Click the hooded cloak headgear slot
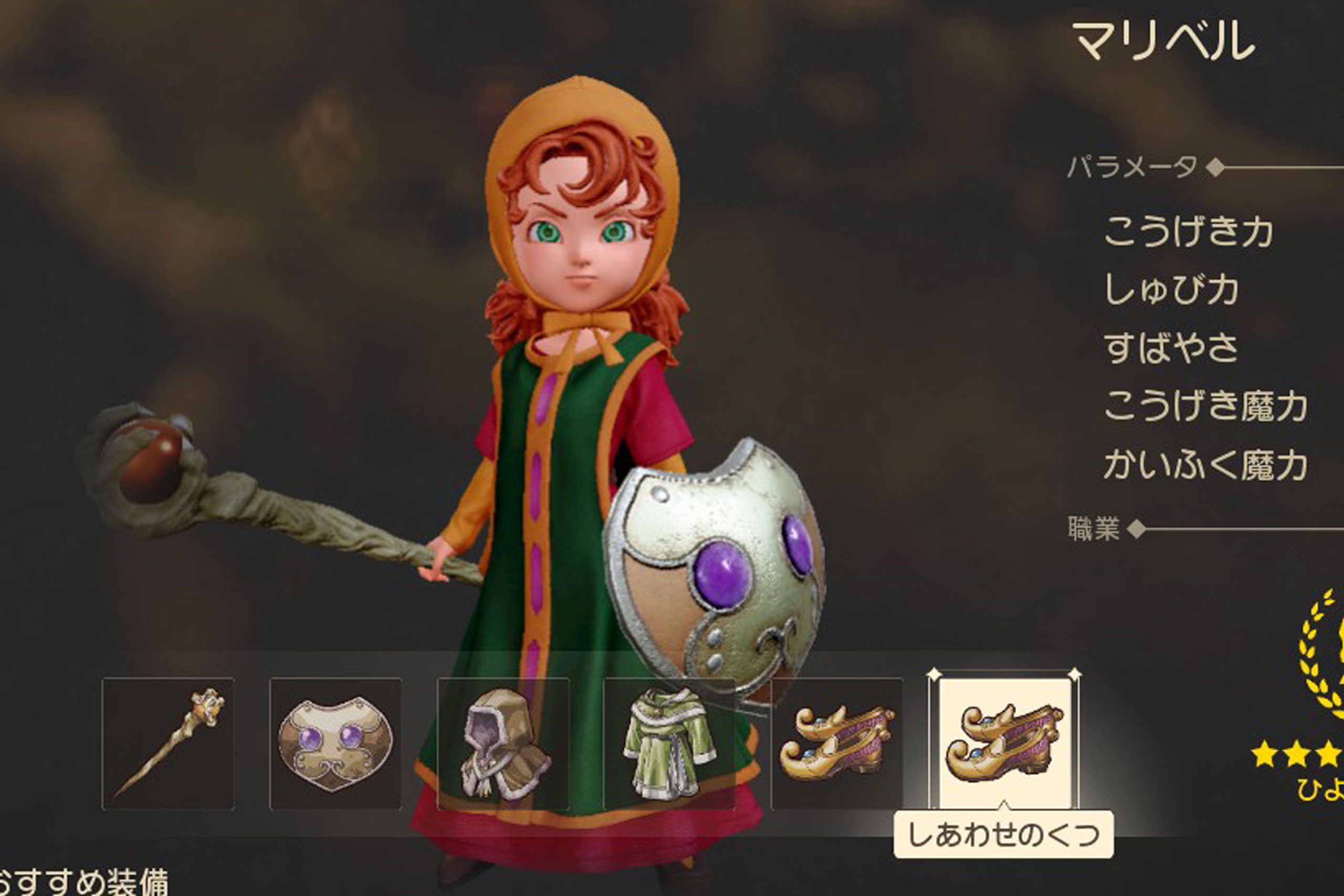Image resolution: width=1344 pixels, height=896 pixels. [x=503, y=743]
